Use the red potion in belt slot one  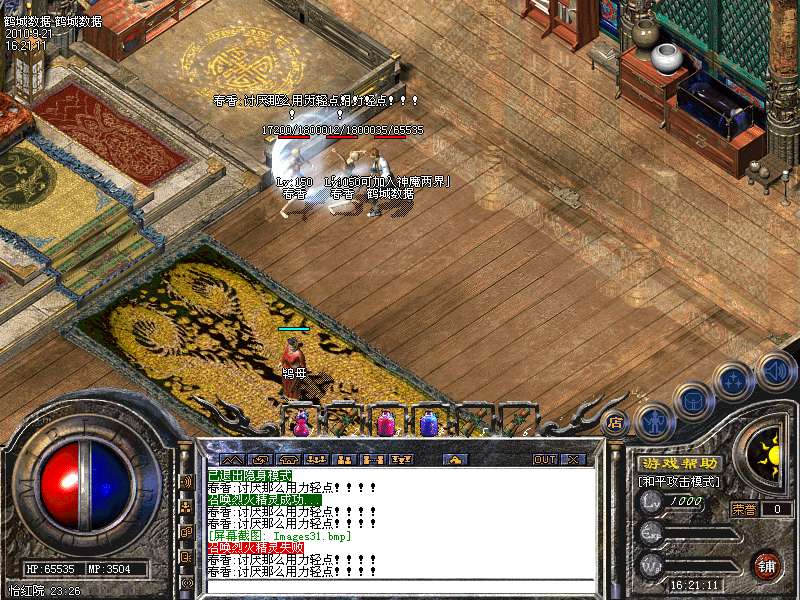click(x=300, y=424)
